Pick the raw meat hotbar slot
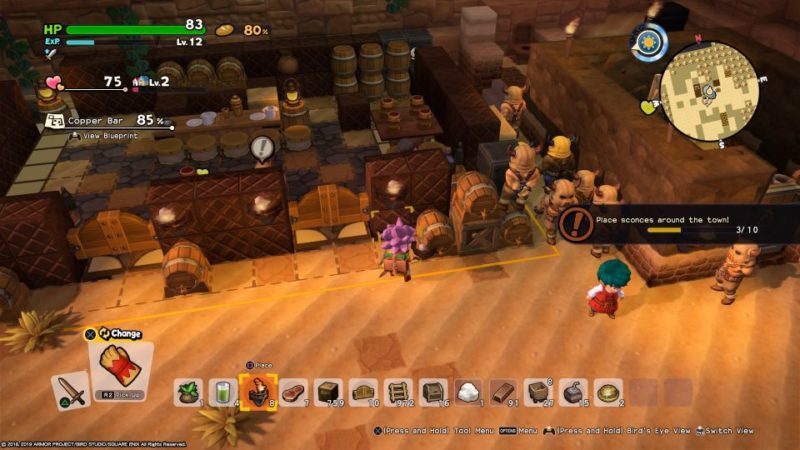The image size is (800, 450). [293, 392]
